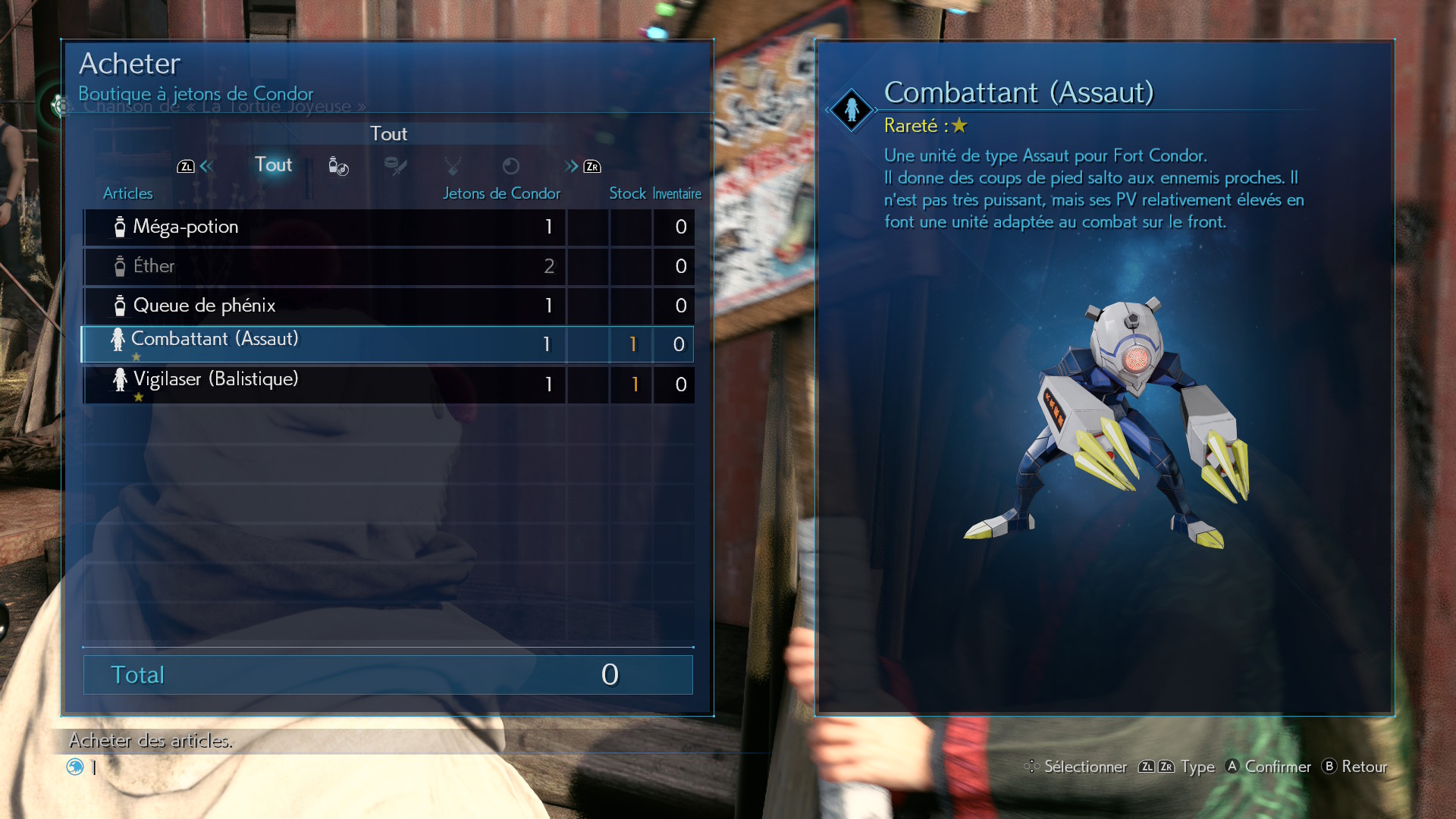Click the left double-arrow category switcher

(206, 166)
